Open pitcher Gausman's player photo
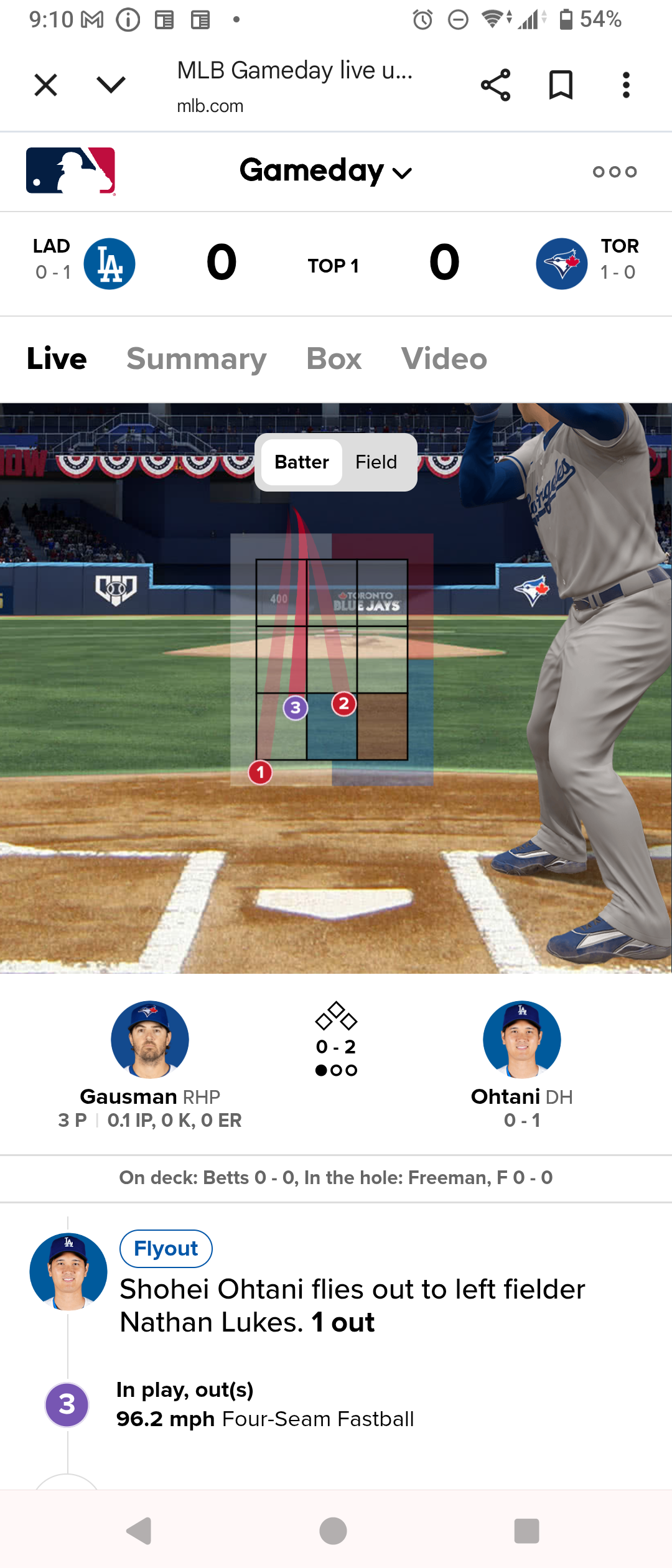Image resolution: width=672 pixels, height=1568 pixels. coord(150,1039)
